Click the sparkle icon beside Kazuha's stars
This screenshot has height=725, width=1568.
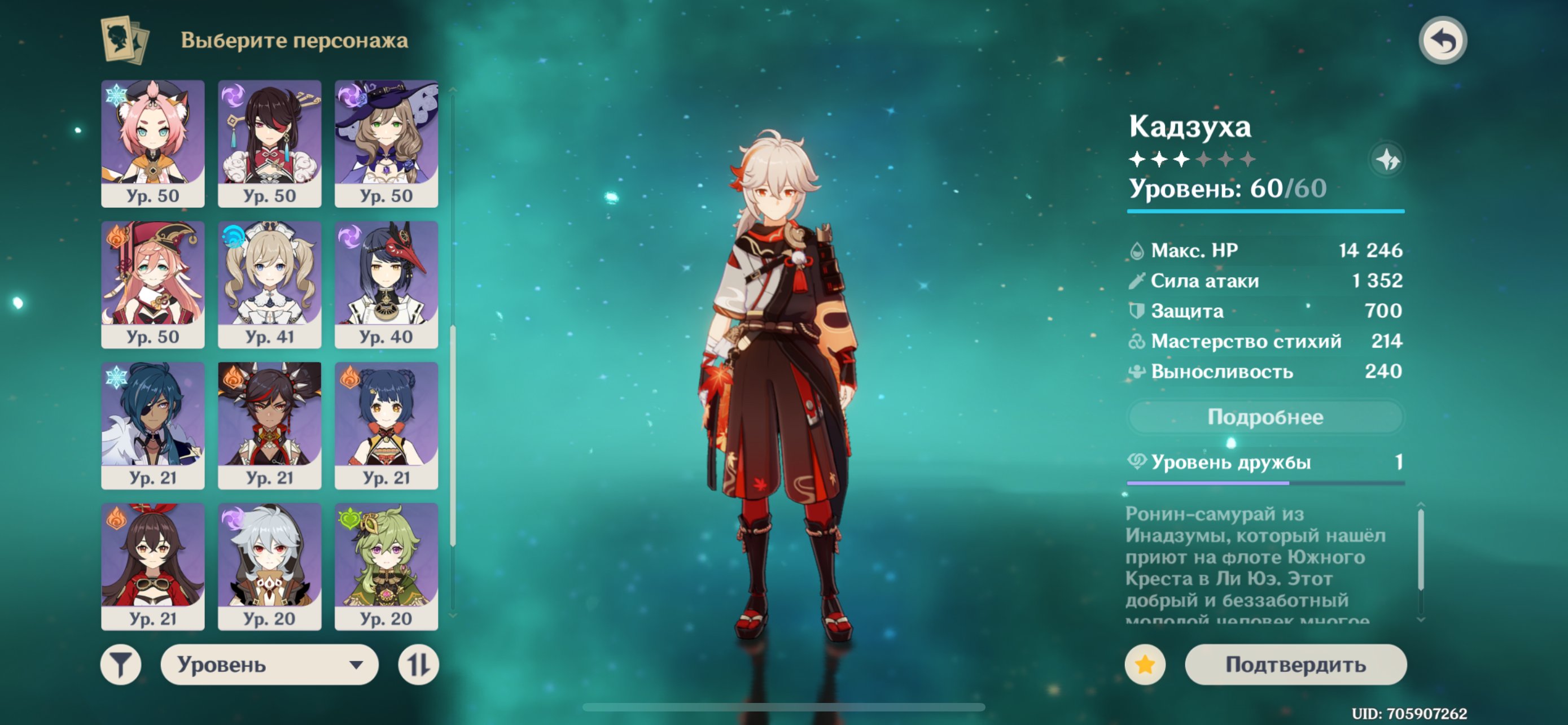1387,160
